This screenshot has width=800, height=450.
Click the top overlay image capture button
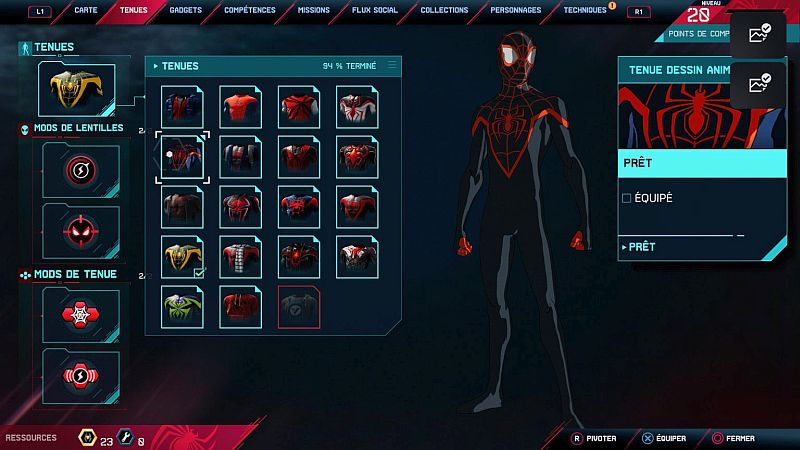(x=760, y=35)
